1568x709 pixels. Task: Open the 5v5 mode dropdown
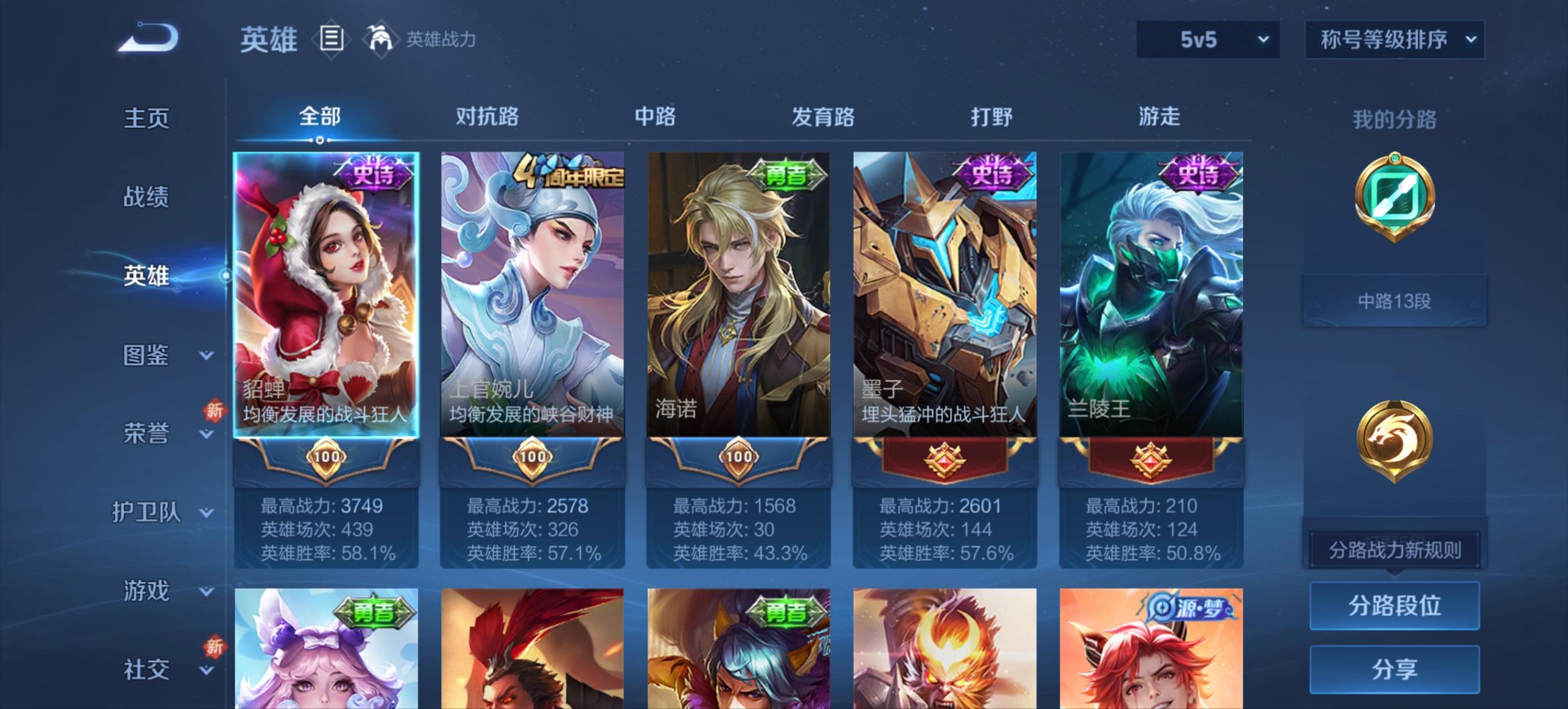pyautogui.click(x=1205, y=39)
